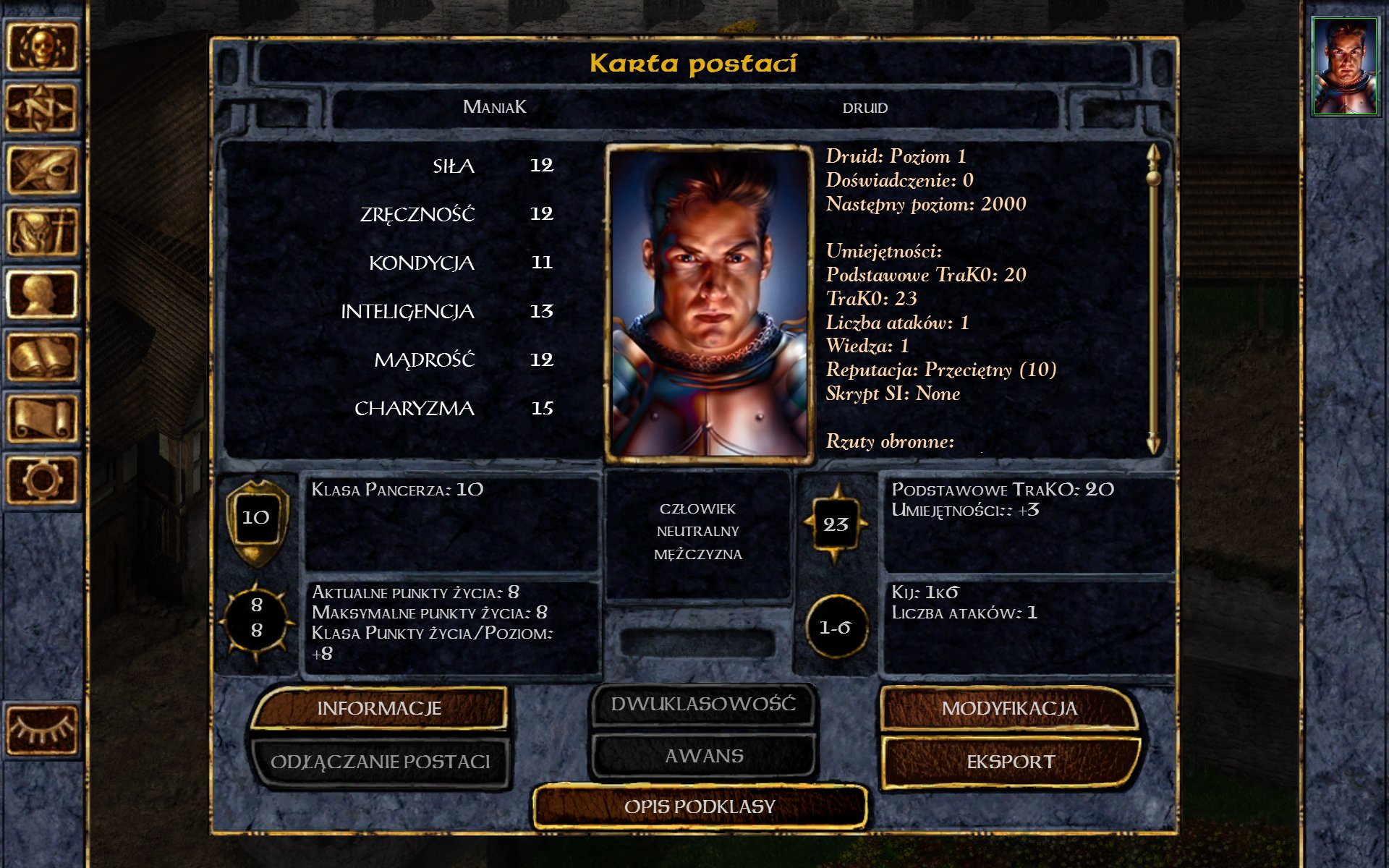Open the compass map icon
Viewport: 1389px width, 868px height.
point(42,109)
